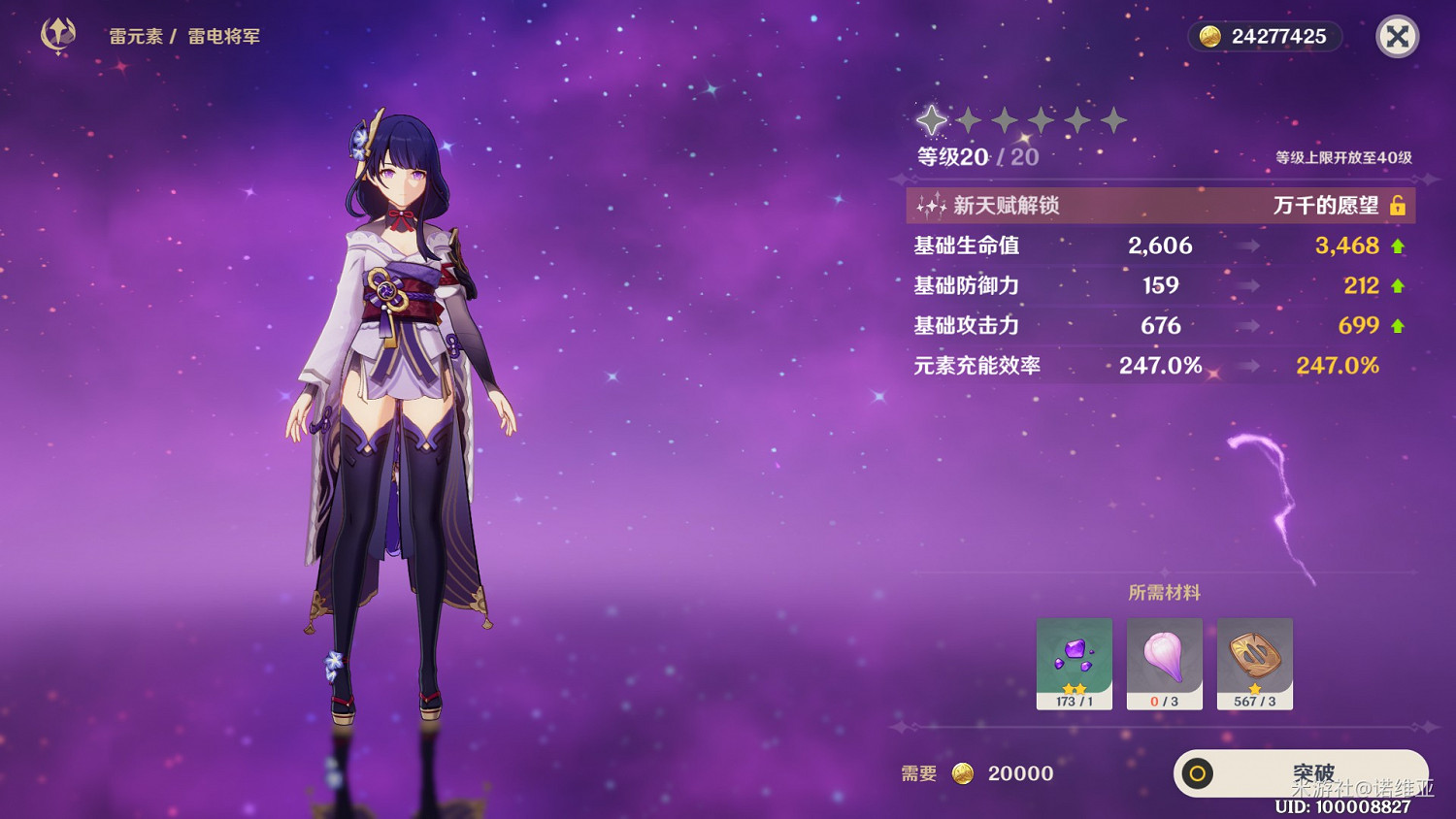1456x819 pixels.
Task: Close the ascension screen
Action: tap(1398, 38)
